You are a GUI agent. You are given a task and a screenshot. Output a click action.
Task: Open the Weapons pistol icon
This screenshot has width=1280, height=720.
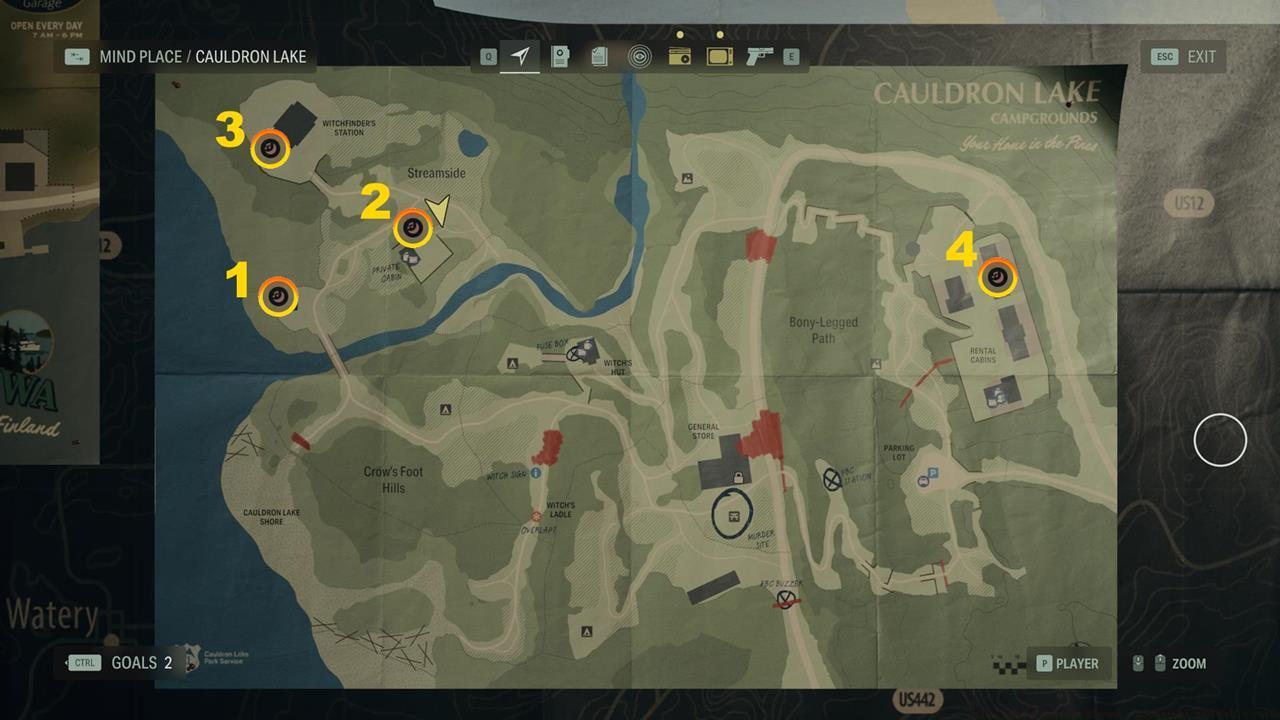(x=757, y=56)
